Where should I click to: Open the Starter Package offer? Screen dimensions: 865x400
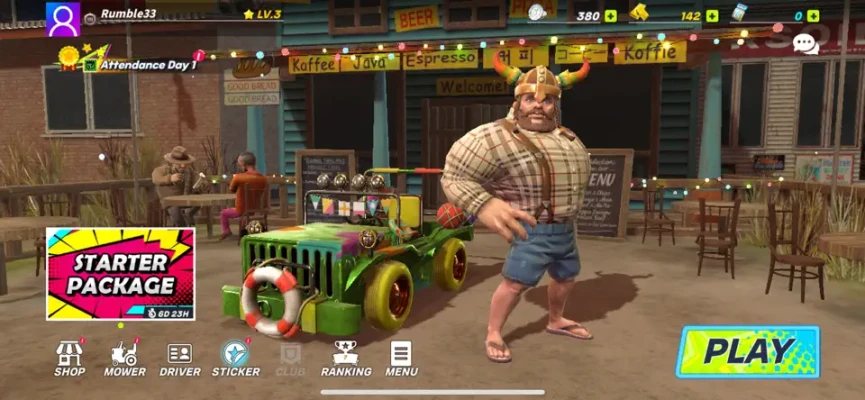coord(120,273)
